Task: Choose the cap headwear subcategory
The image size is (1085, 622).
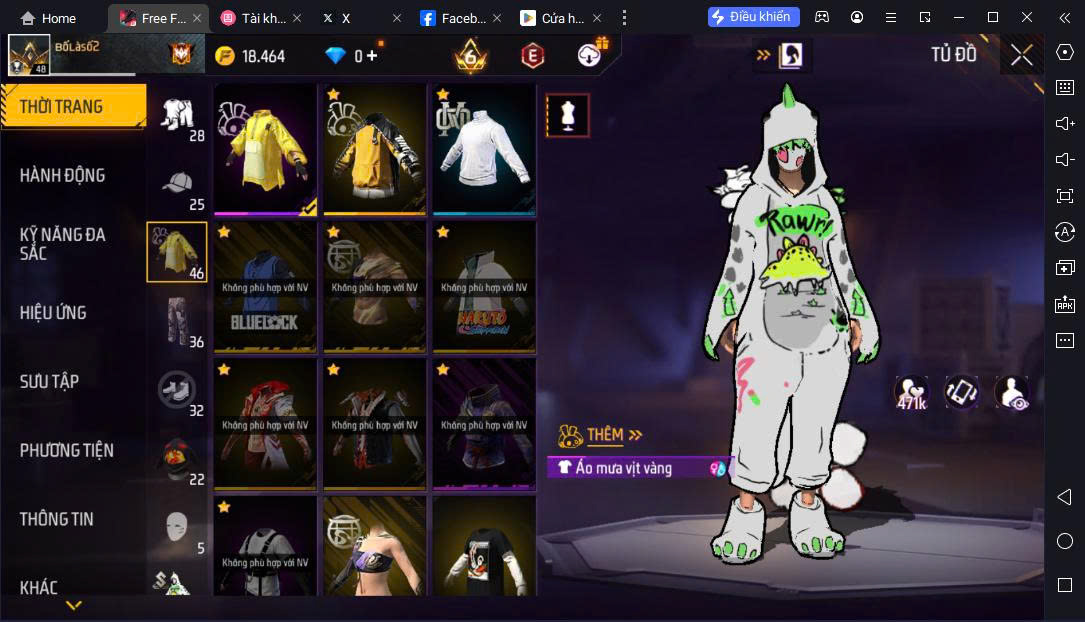Action: click(x=177, y=186)
